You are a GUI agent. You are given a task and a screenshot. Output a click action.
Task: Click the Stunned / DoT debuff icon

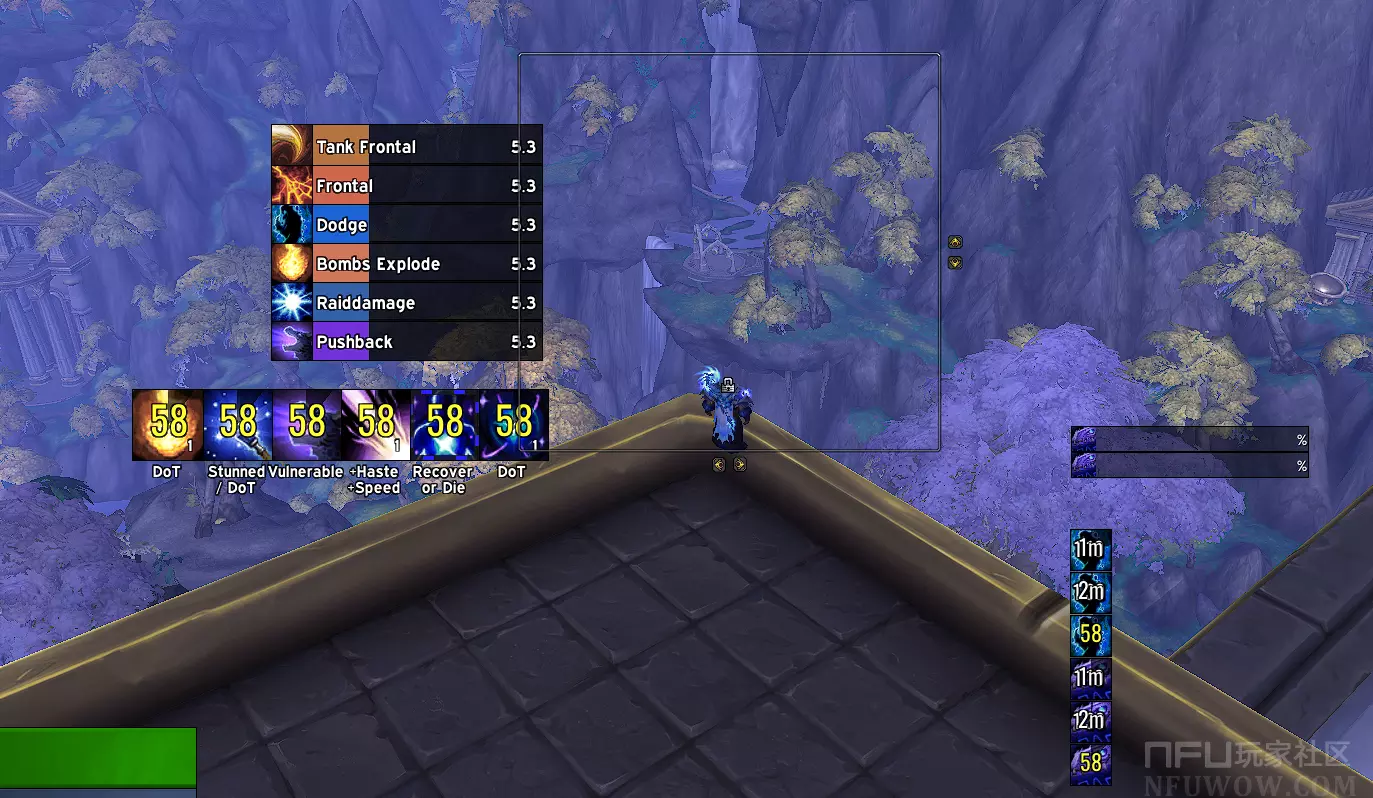coord(237,425)
